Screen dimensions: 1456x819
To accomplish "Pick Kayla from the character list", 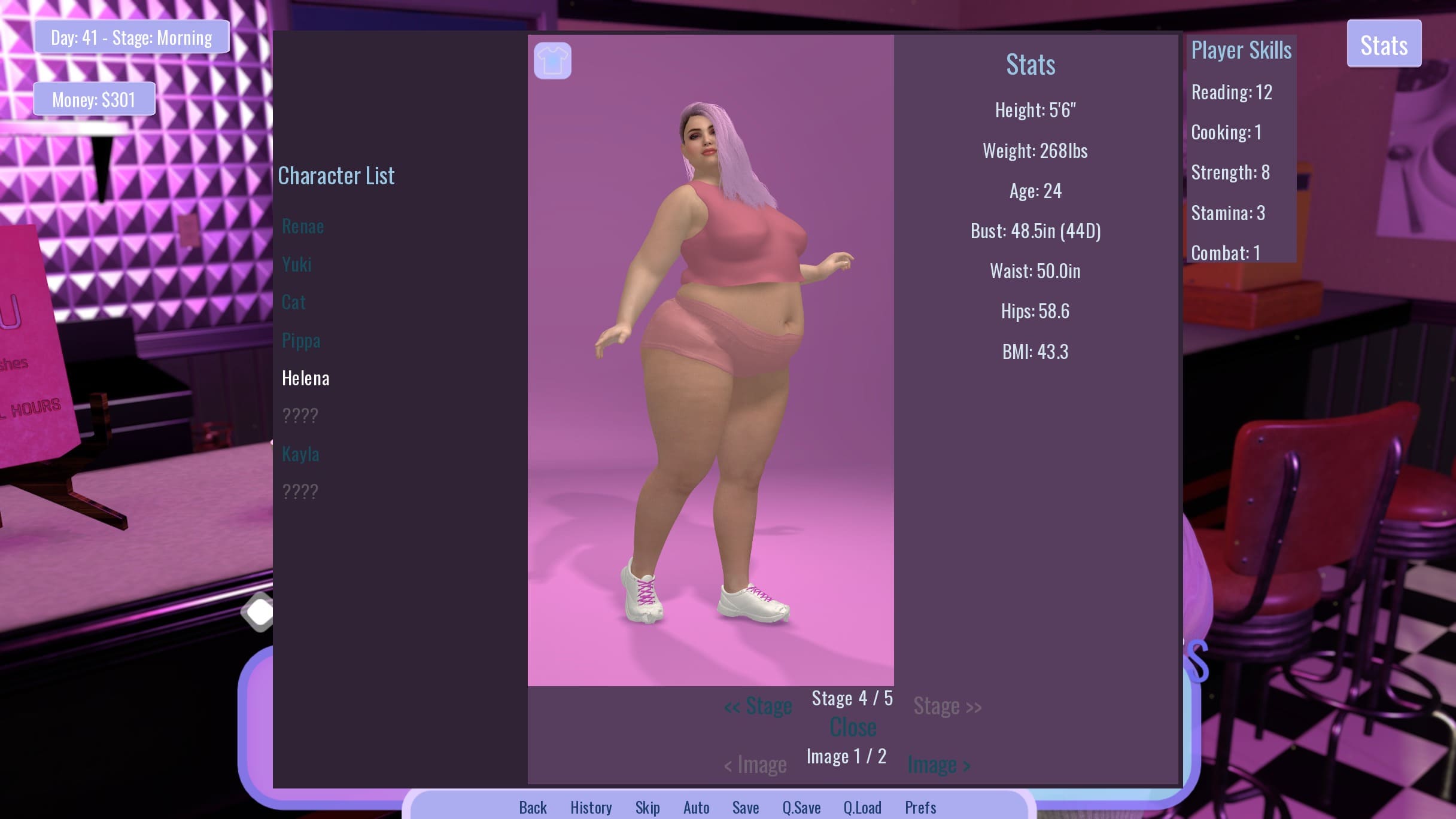I will pos(300,453).
